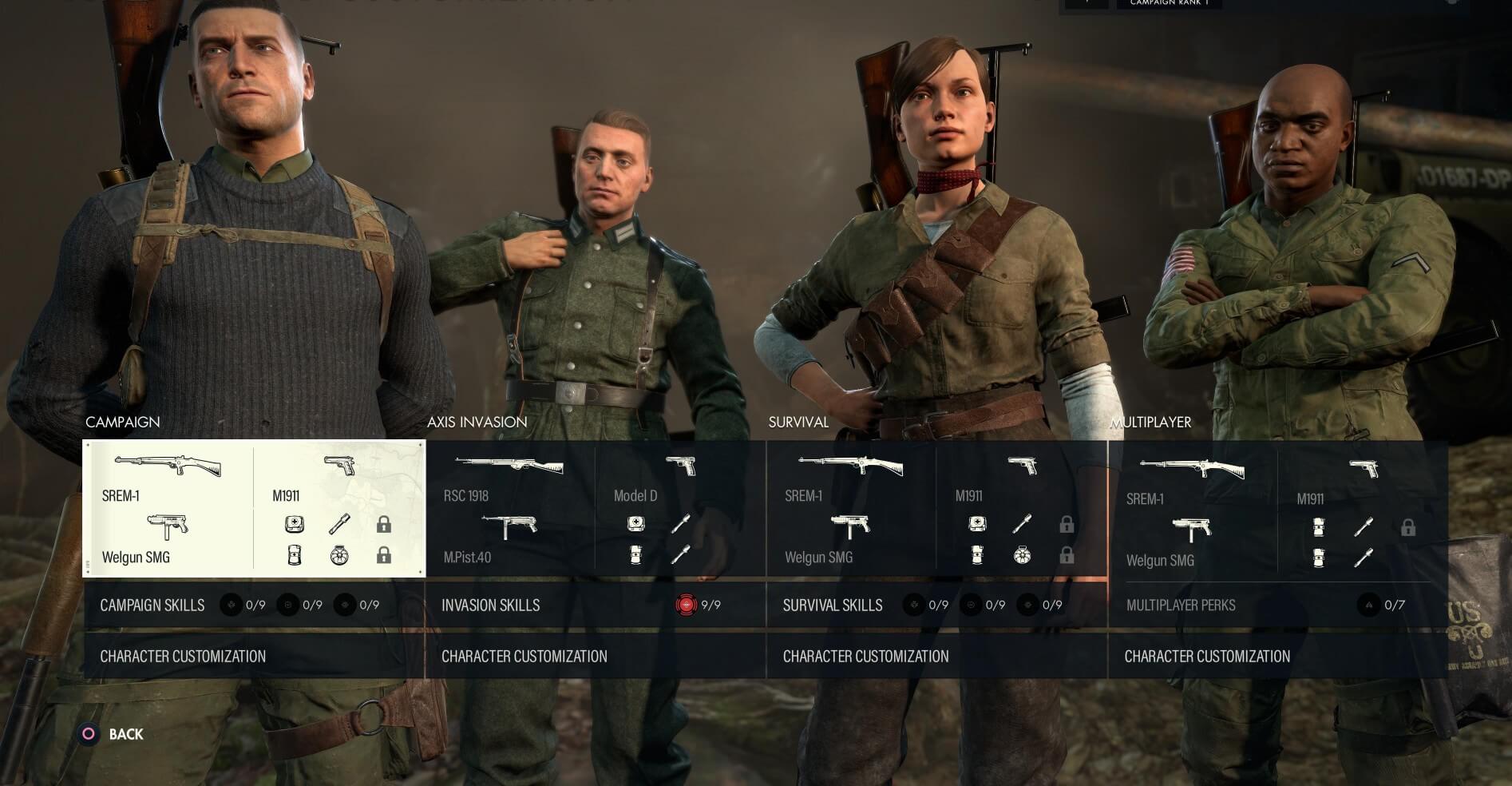
Task: Choose the Survival loadout panel
Action: (936, 508)
